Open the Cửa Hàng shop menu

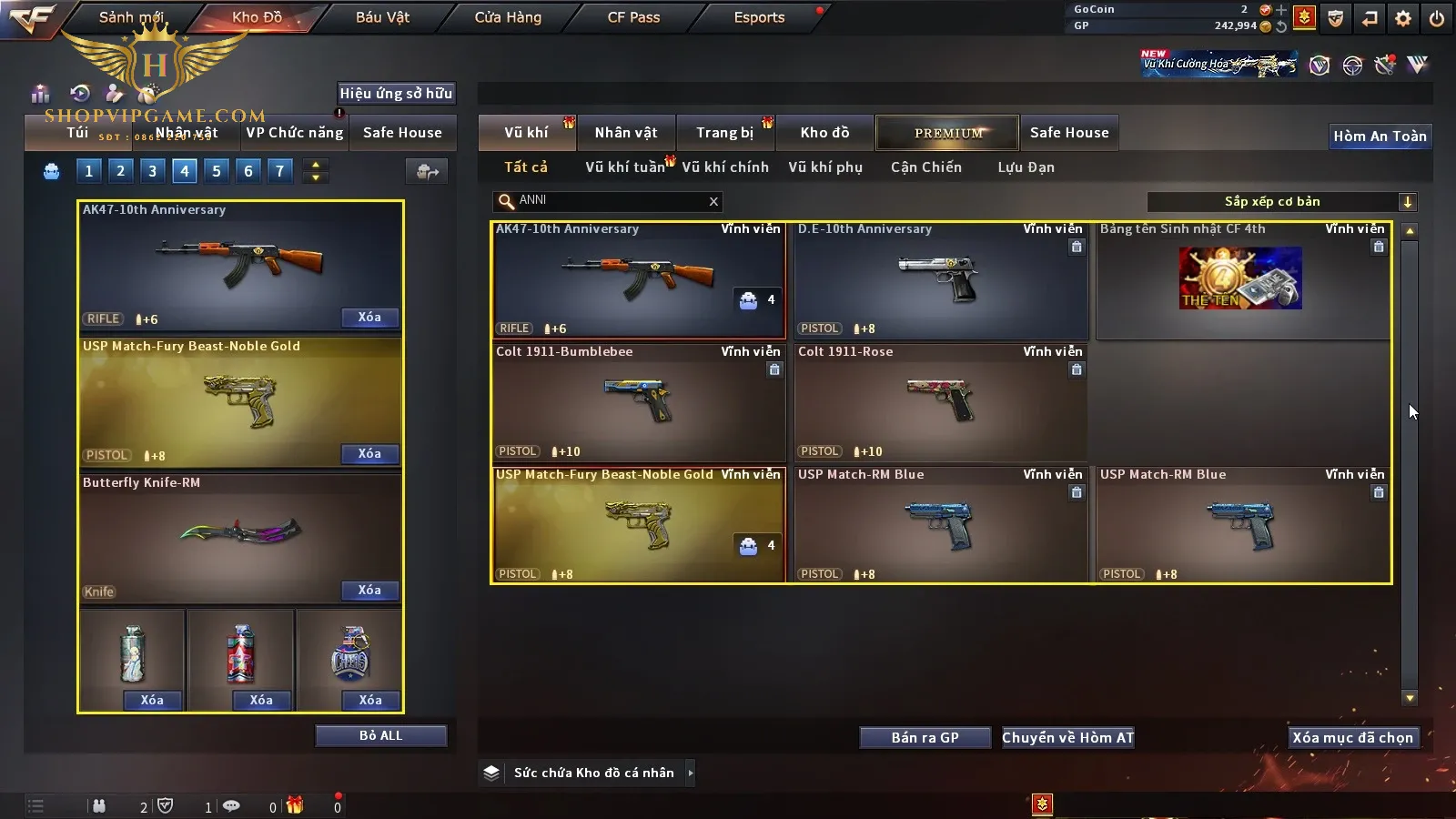point(508,17)
